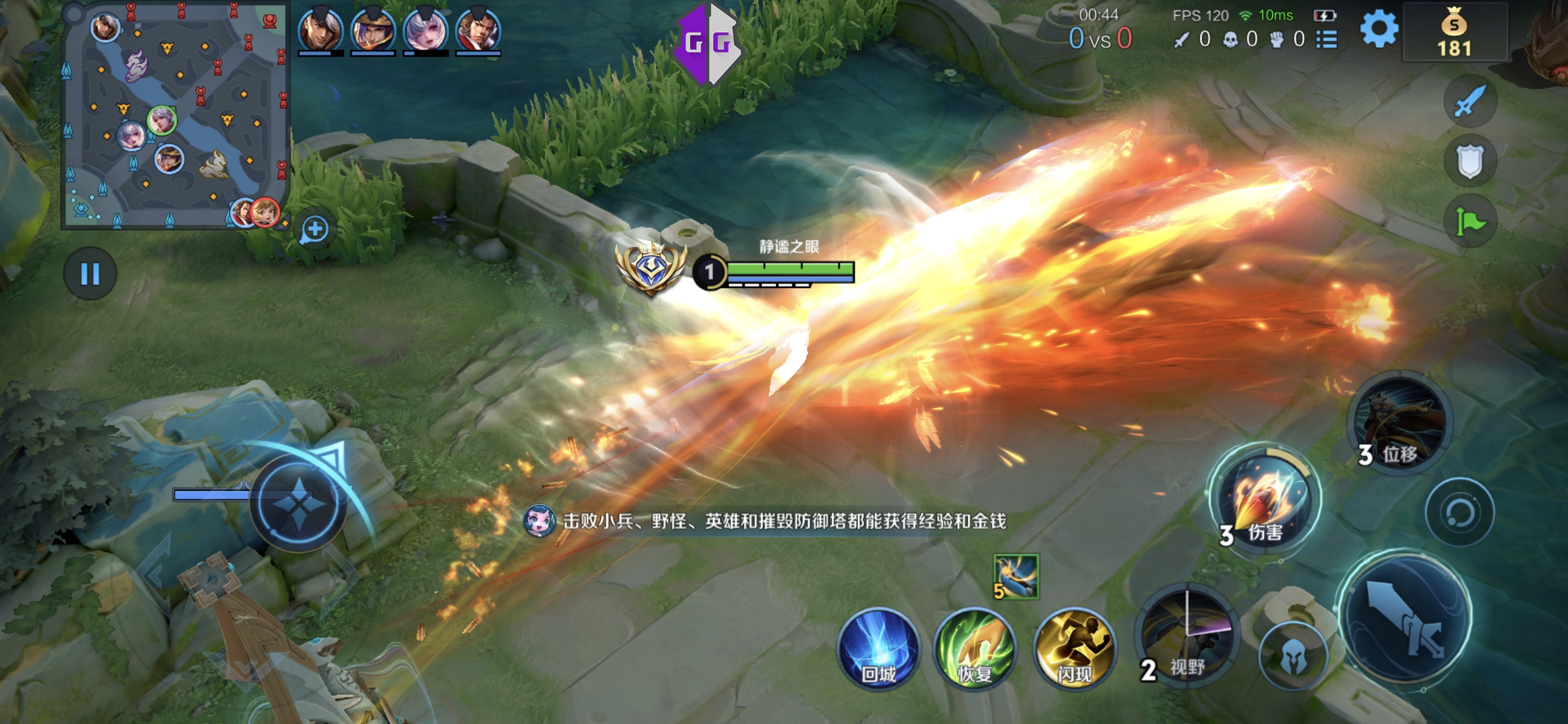Image resolution: width=1568 pixels, height=724 pixels.
Task: Use the 位移 dash skill
Action: [x=1400, y=423]
